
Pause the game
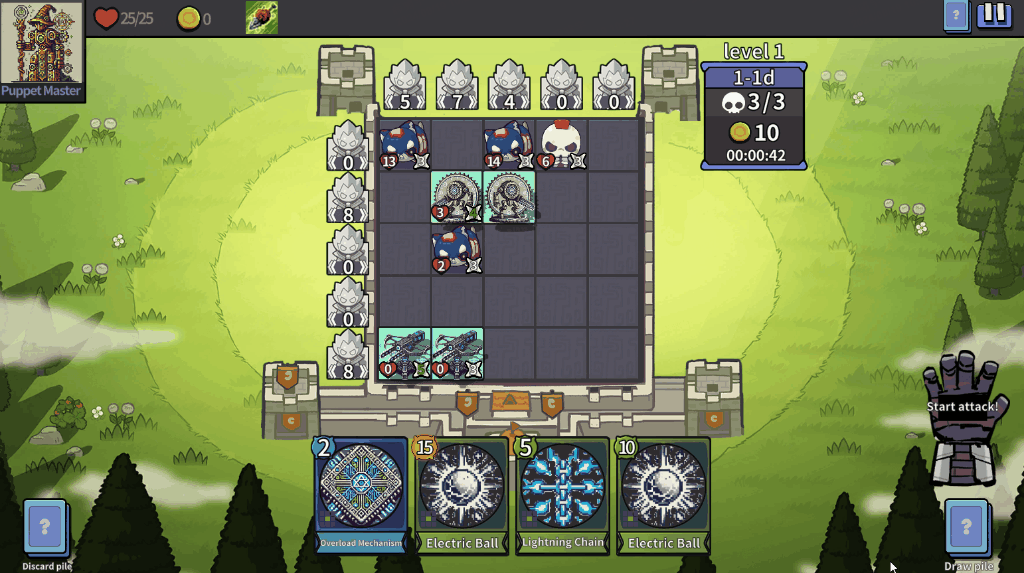[x=994, y=15]
